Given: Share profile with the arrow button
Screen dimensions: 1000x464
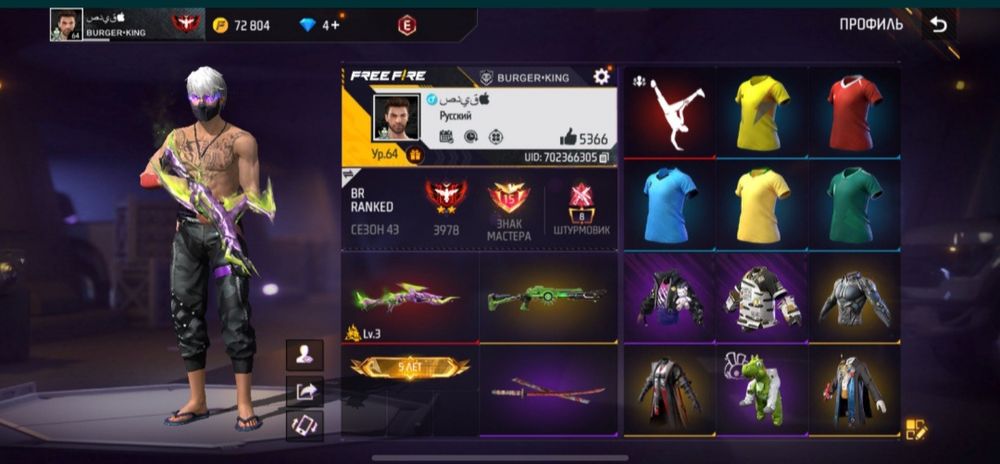Looking at the screenshot, I should 304,391.
